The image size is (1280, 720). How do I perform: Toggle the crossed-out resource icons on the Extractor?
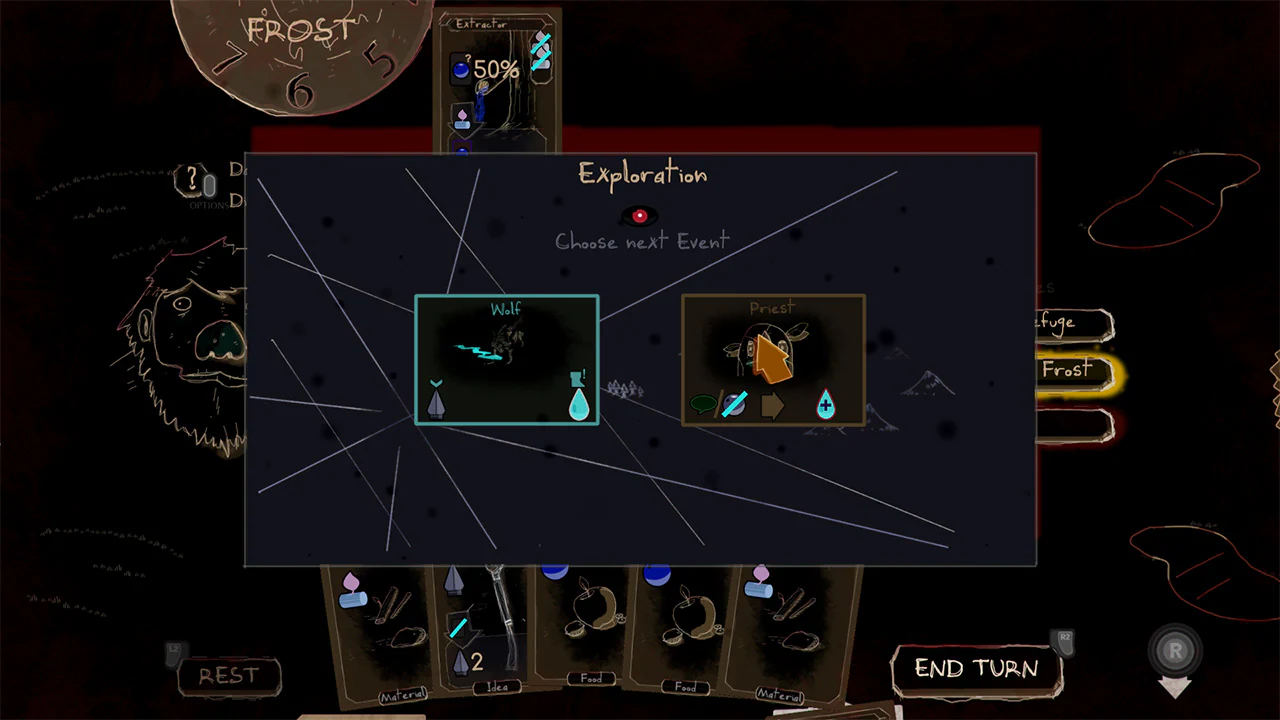click(x=541, y=52)
